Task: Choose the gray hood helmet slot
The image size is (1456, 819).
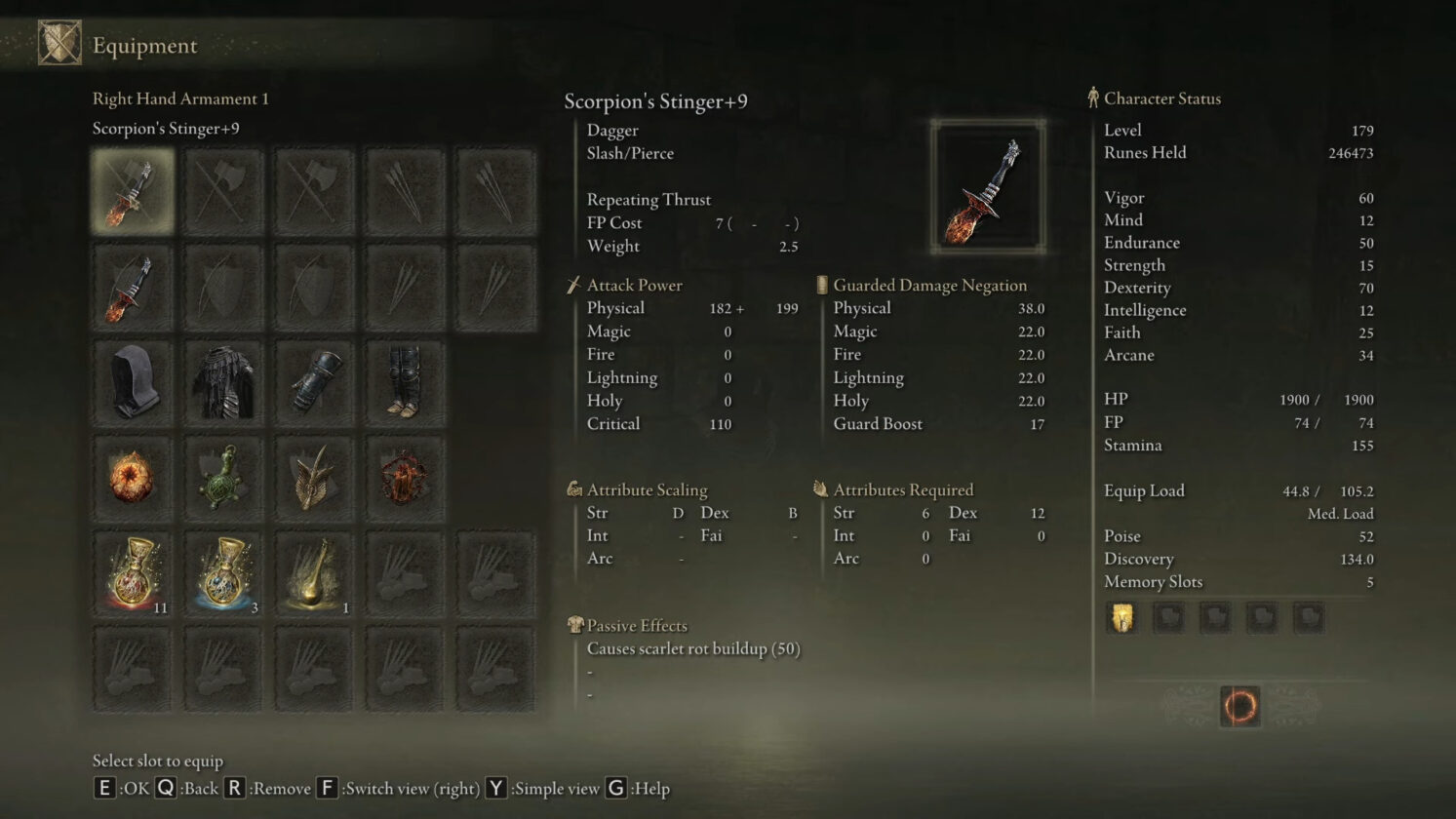Action: [x=132, y=383]
